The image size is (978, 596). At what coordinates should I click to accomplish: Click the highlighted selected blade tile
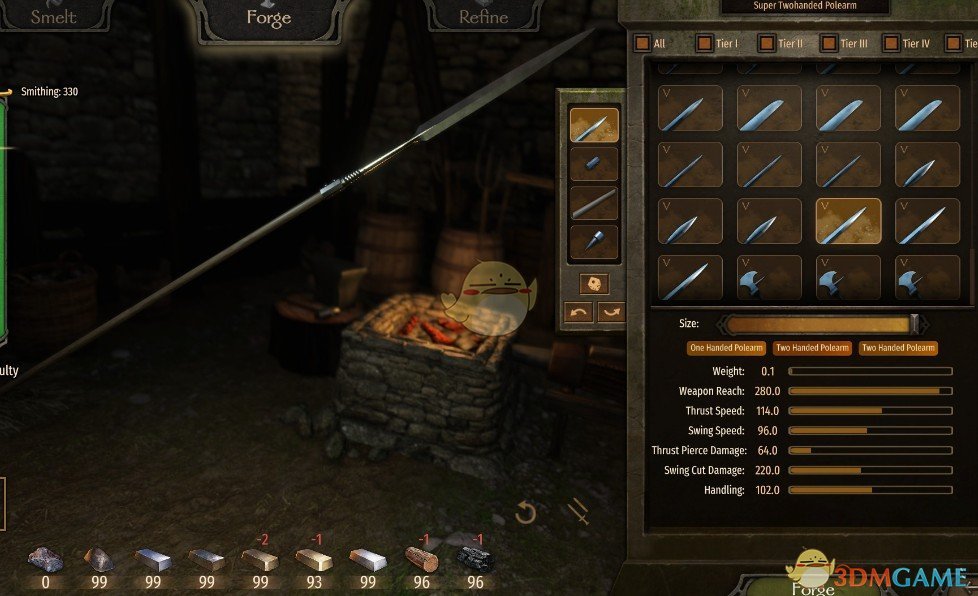[849, 221]
